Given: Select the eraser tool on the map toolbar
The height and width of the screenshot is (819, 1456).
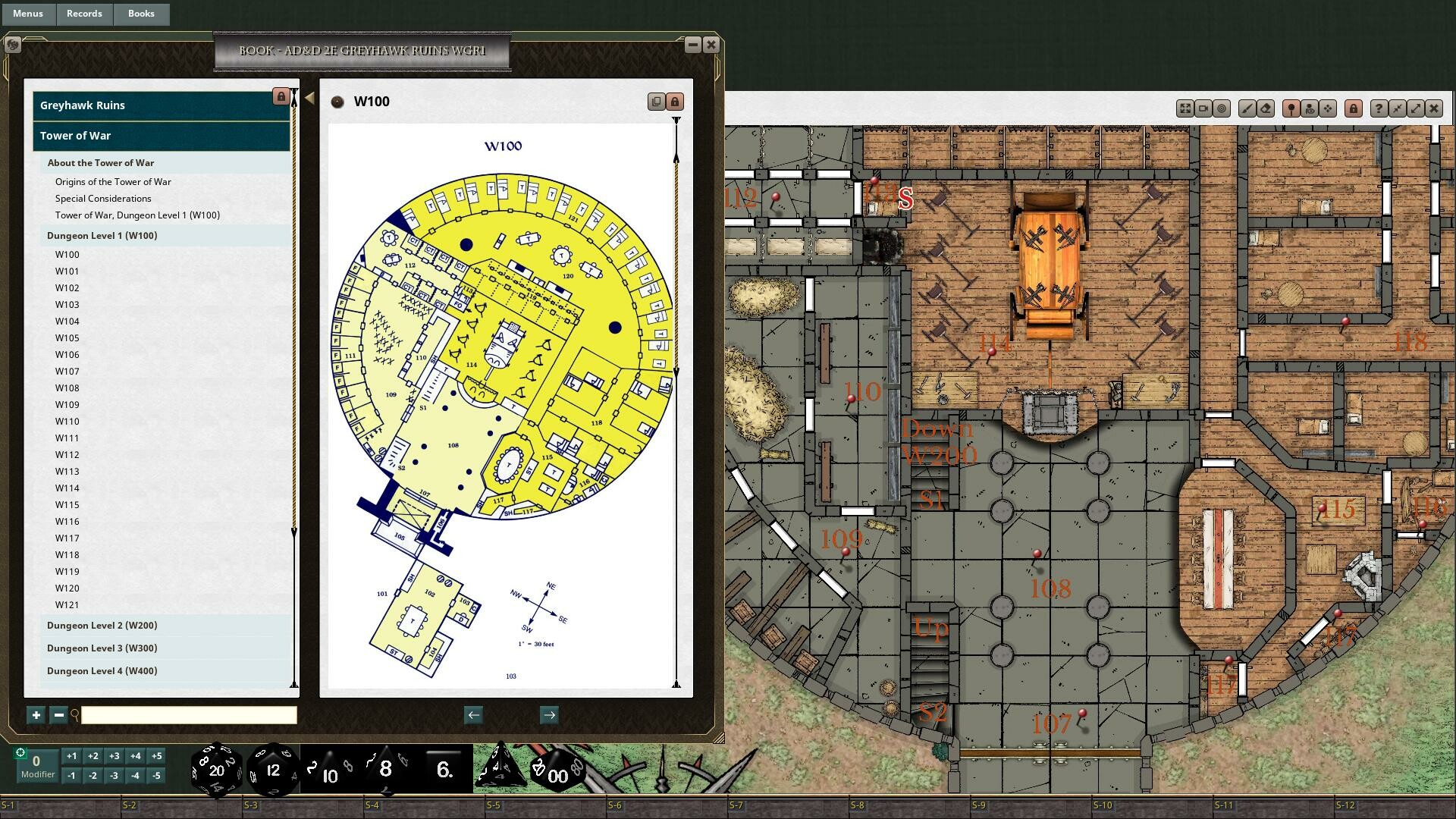Looking at the screenshot, I should (1266, 108).
